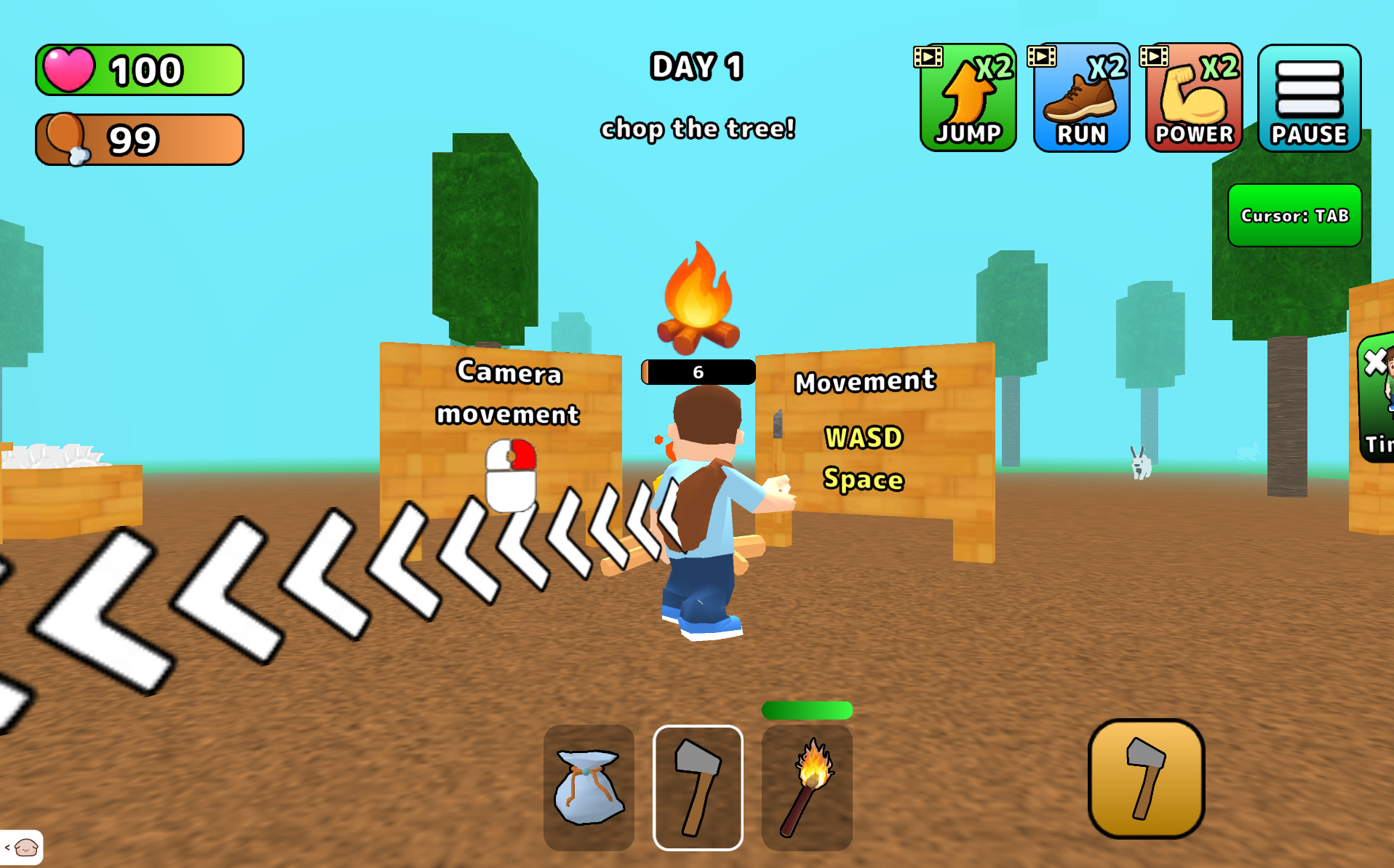Open the pig icon overlay tab

[23, 848]
